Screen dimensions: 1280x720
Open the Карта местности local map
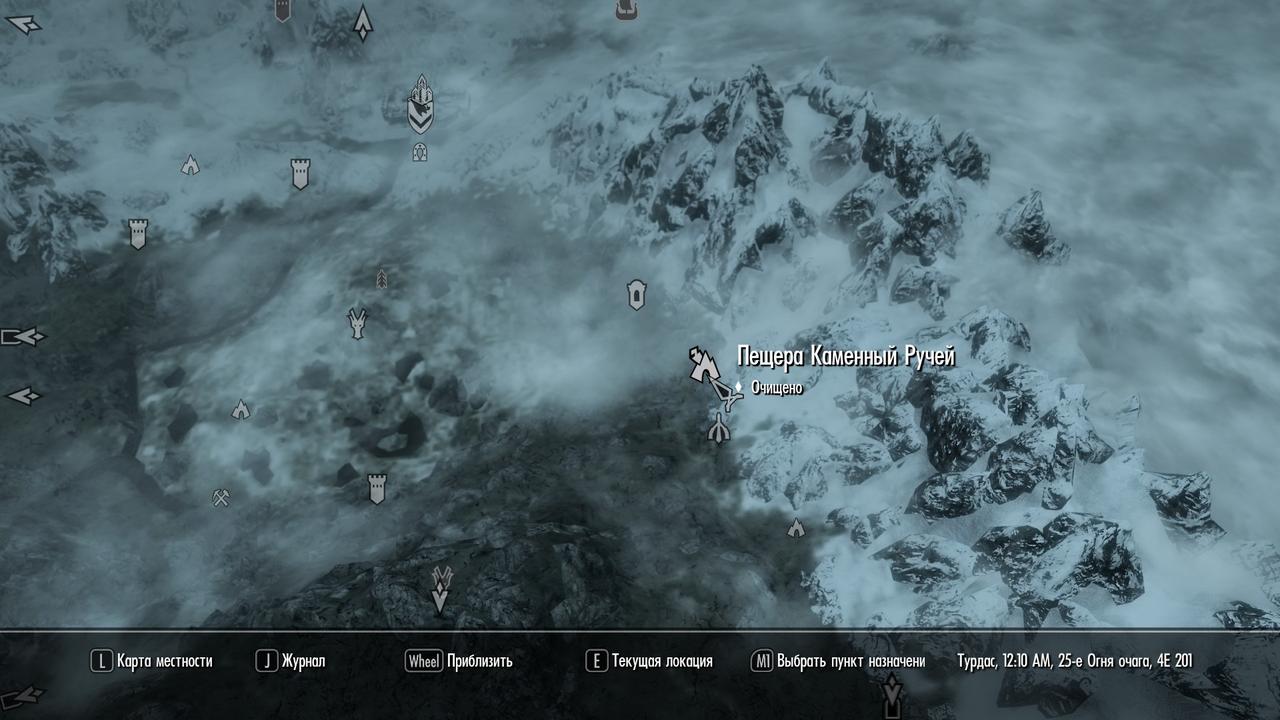click(x=152, y=661)
